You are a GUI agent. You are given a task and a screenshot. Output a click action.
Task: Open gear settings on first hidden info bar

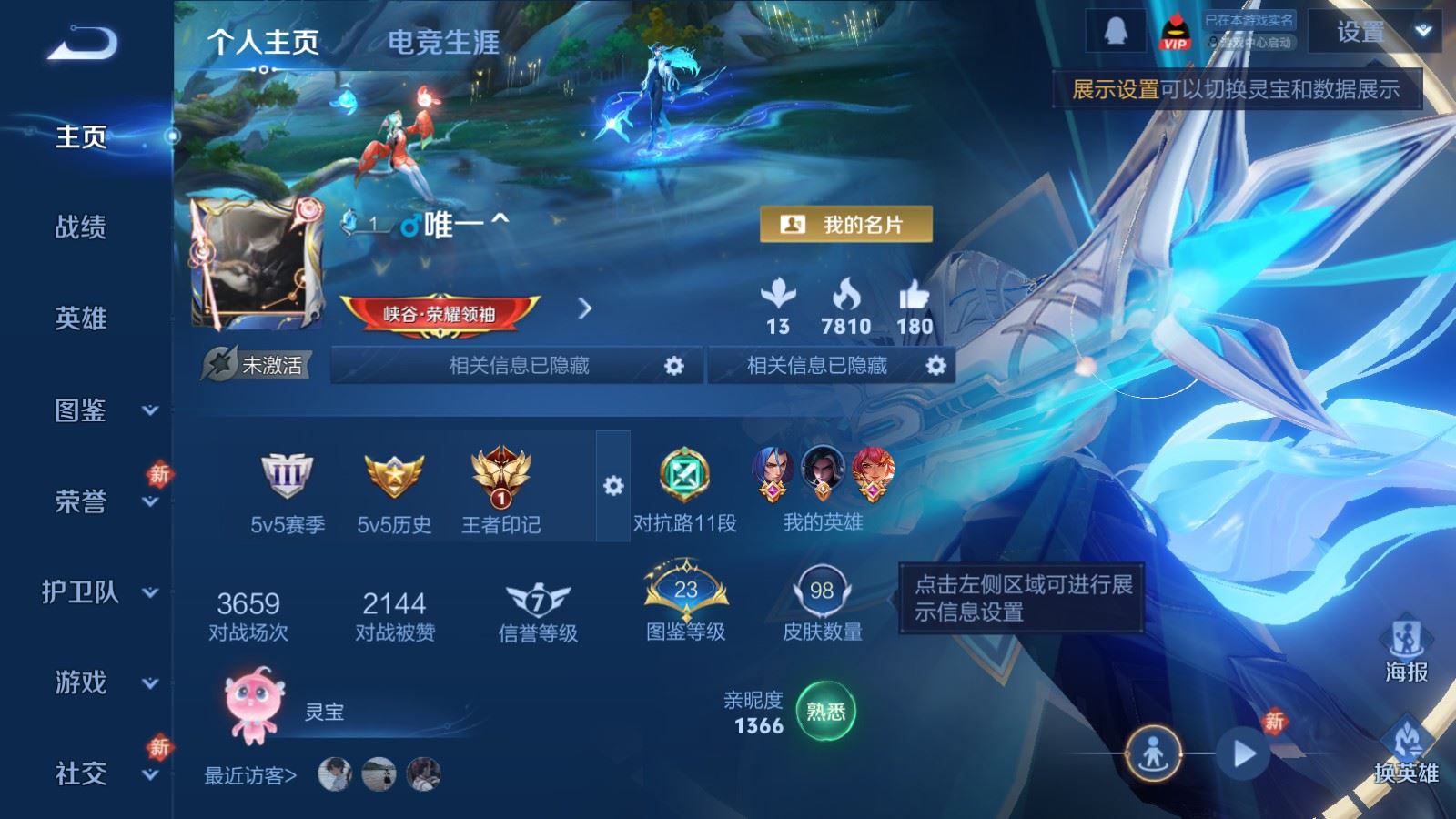coord(674,365)
